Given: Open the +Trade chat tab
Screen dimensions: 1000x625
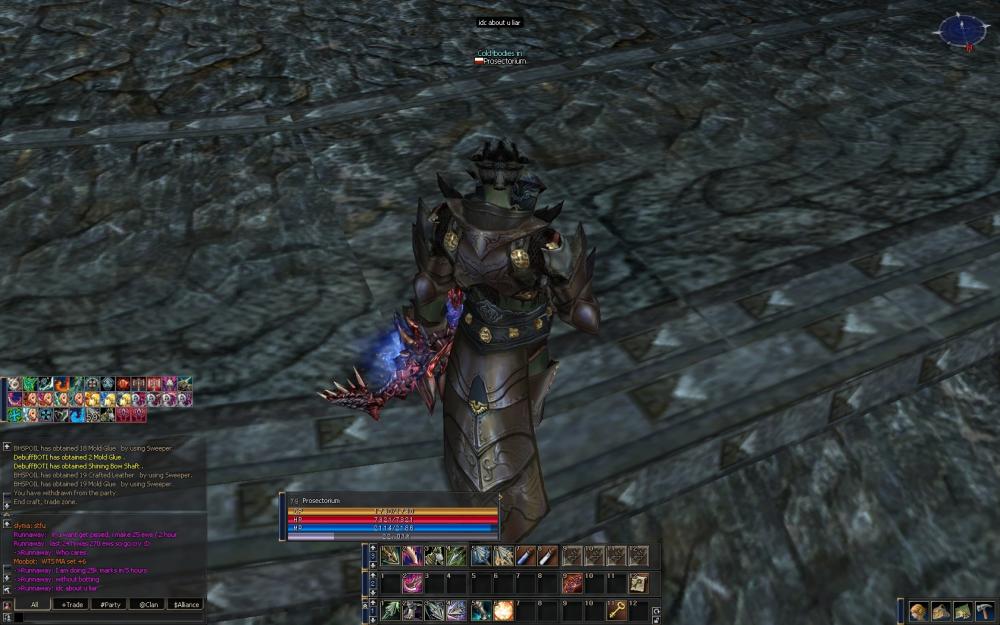Looking at the screenshot, I should [x=72, y=604].
